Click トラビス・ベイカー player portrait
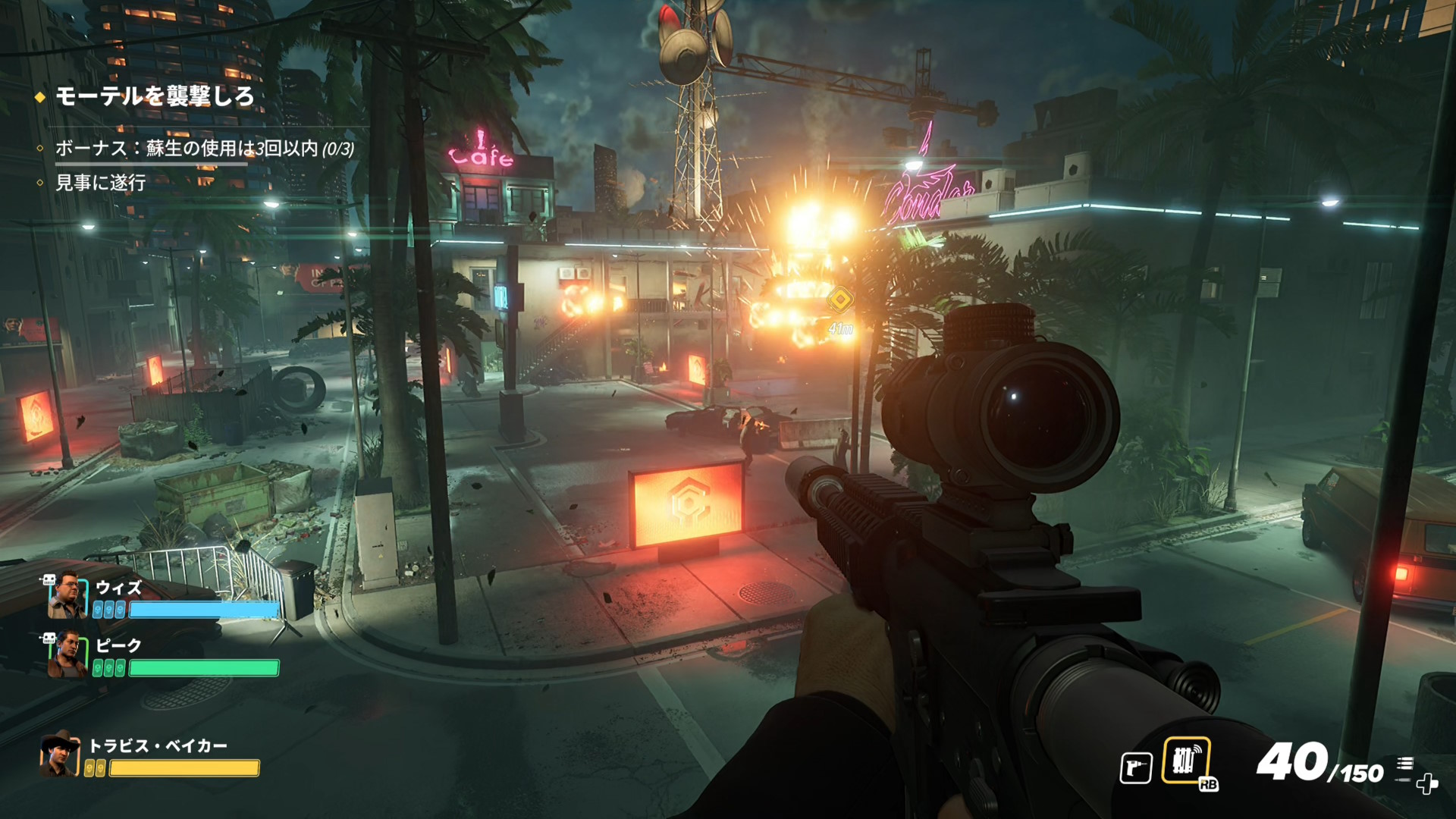Screen dimensions: 1456x819 point(60,755)
